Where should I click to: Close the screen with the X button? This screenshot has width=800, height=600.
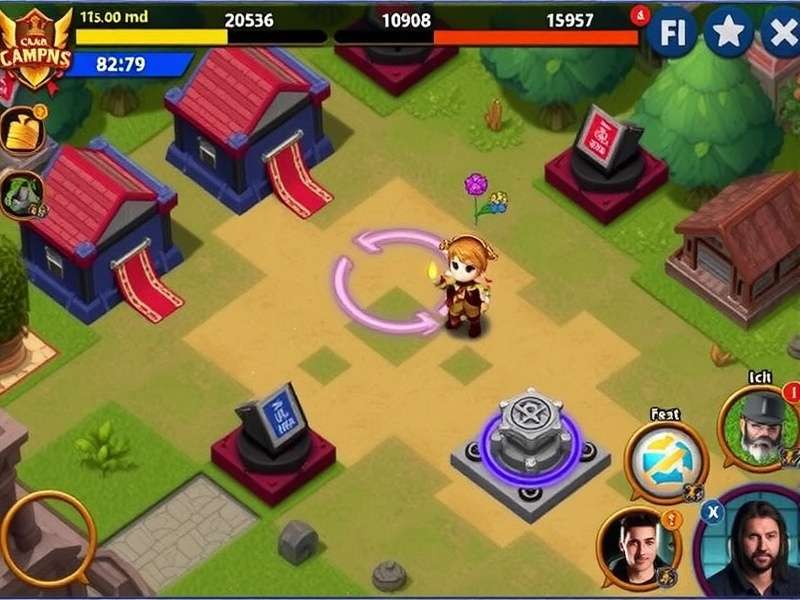[x=781, y=33]
